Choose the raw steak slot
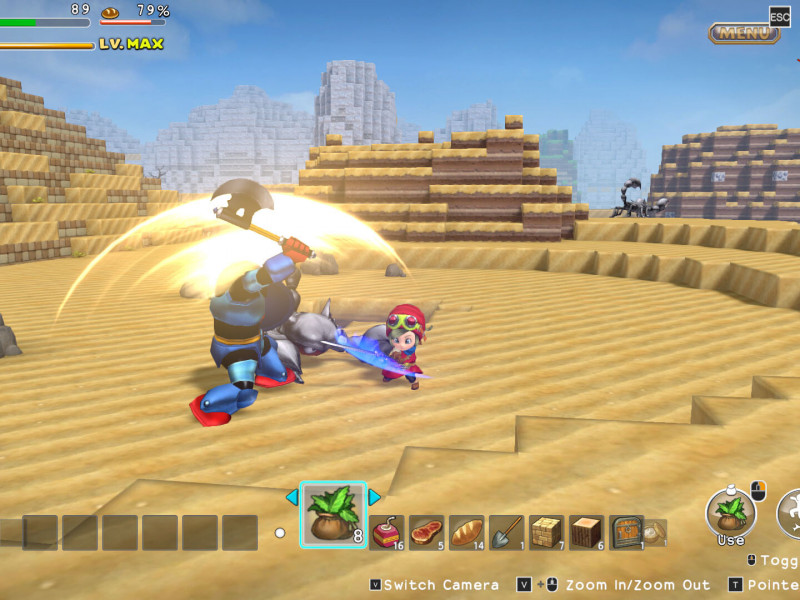The width and height of the screenshot is (800, 600). (x=427, y=532)
